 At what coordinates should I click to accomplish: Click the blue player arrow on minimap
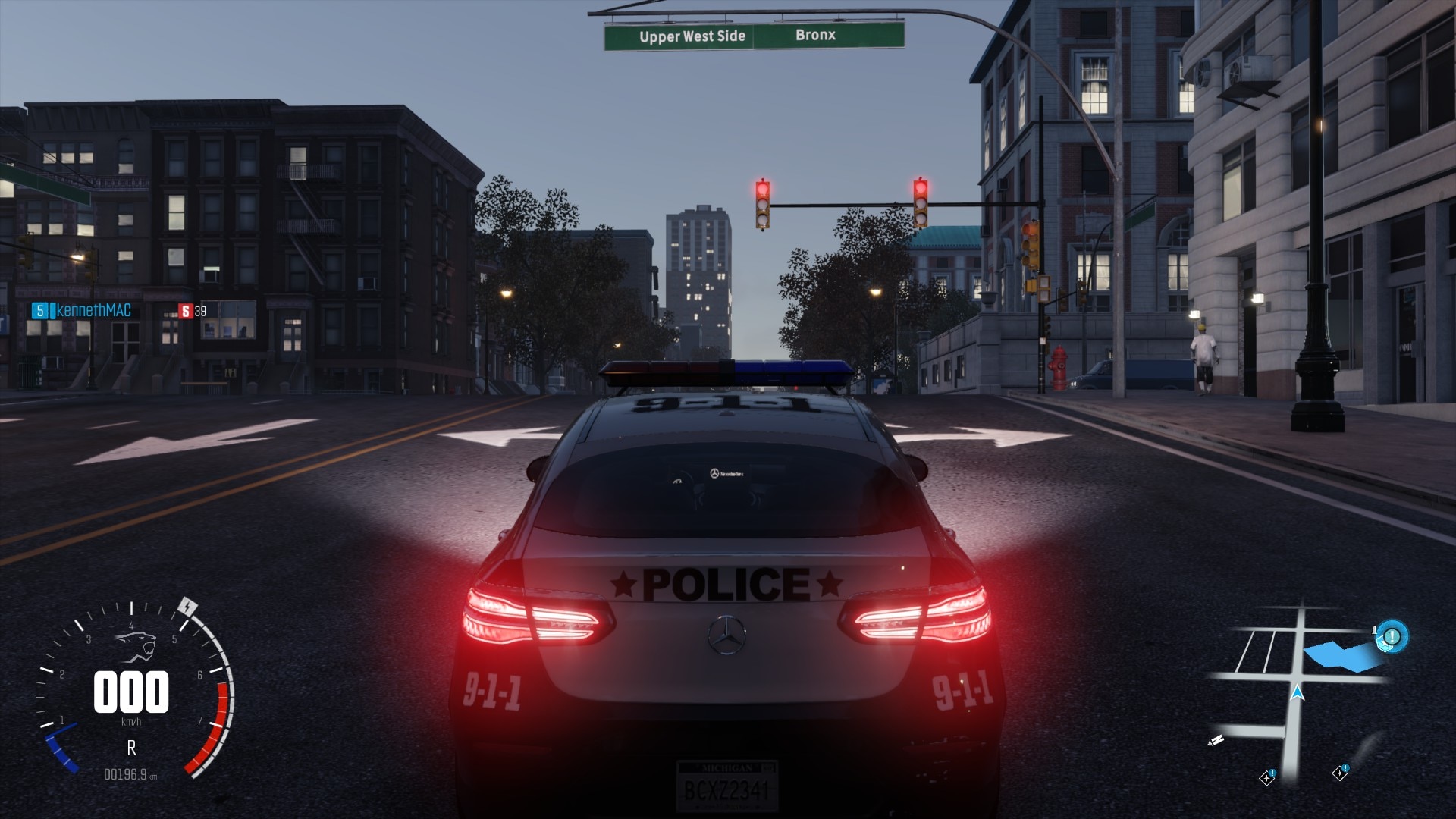[x=1298, y=692]
